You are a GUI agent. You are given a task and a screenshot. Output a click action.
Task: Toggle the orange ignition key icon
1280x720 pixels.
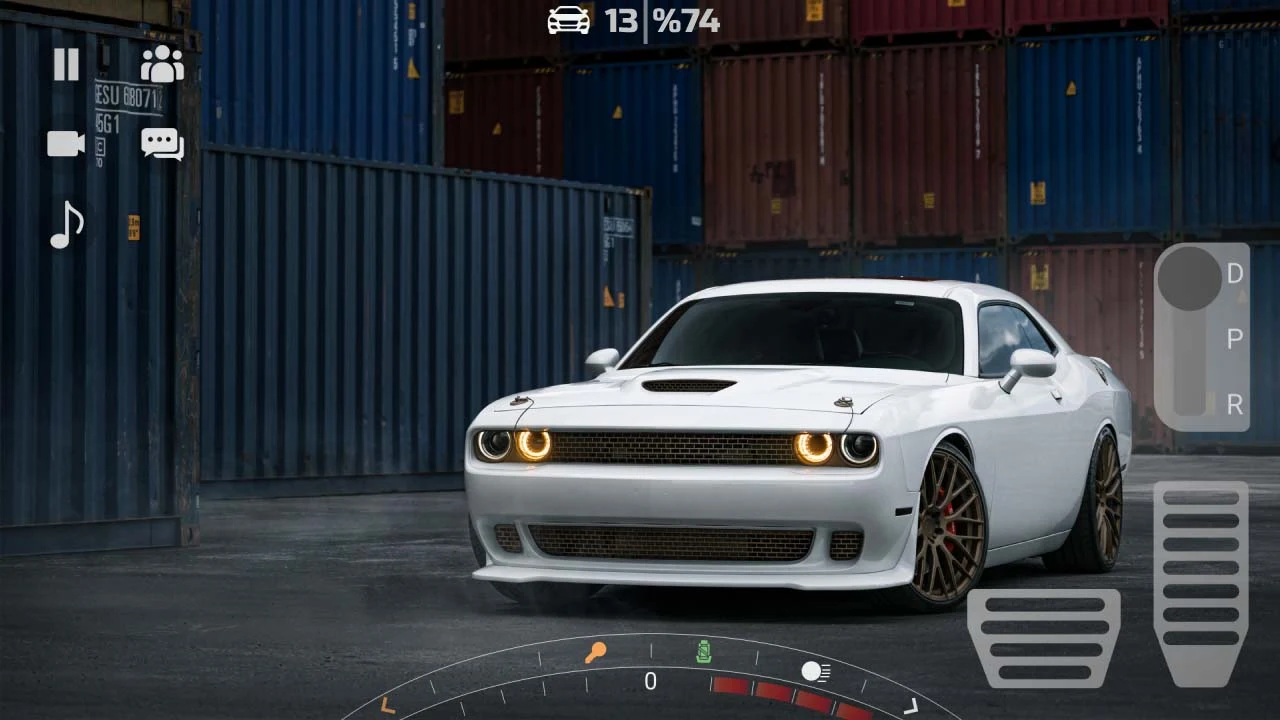point(595,654)
